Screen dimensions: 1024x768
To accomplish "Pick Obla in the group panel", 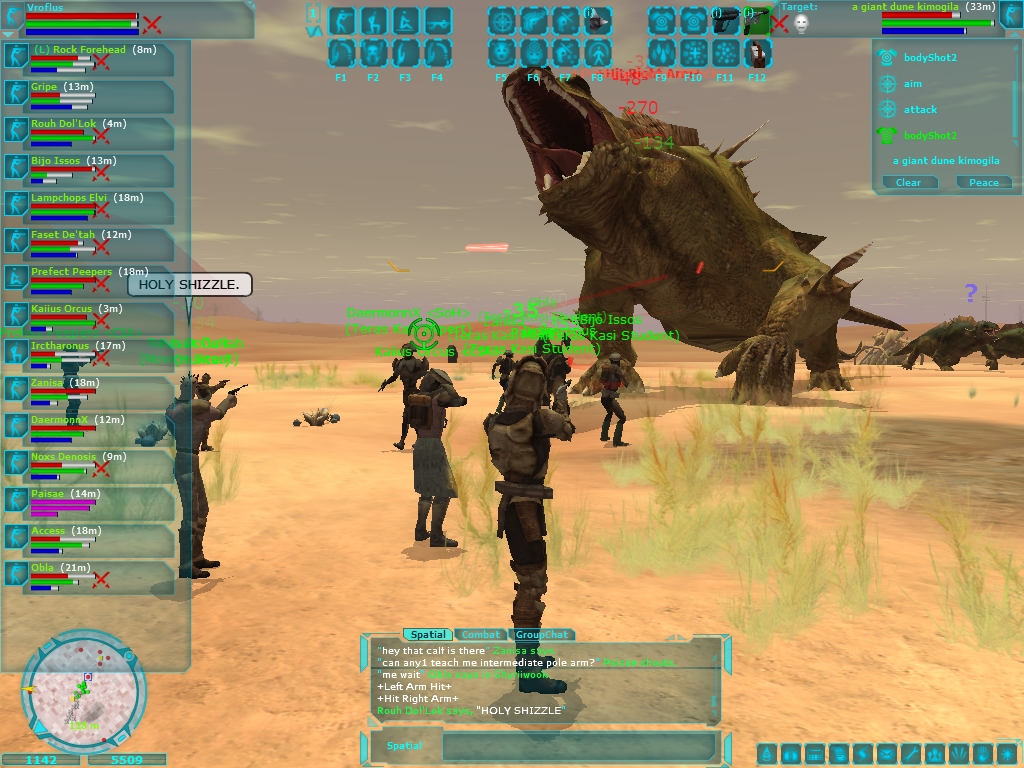I will pyautogui.click(x=43, y=568).
